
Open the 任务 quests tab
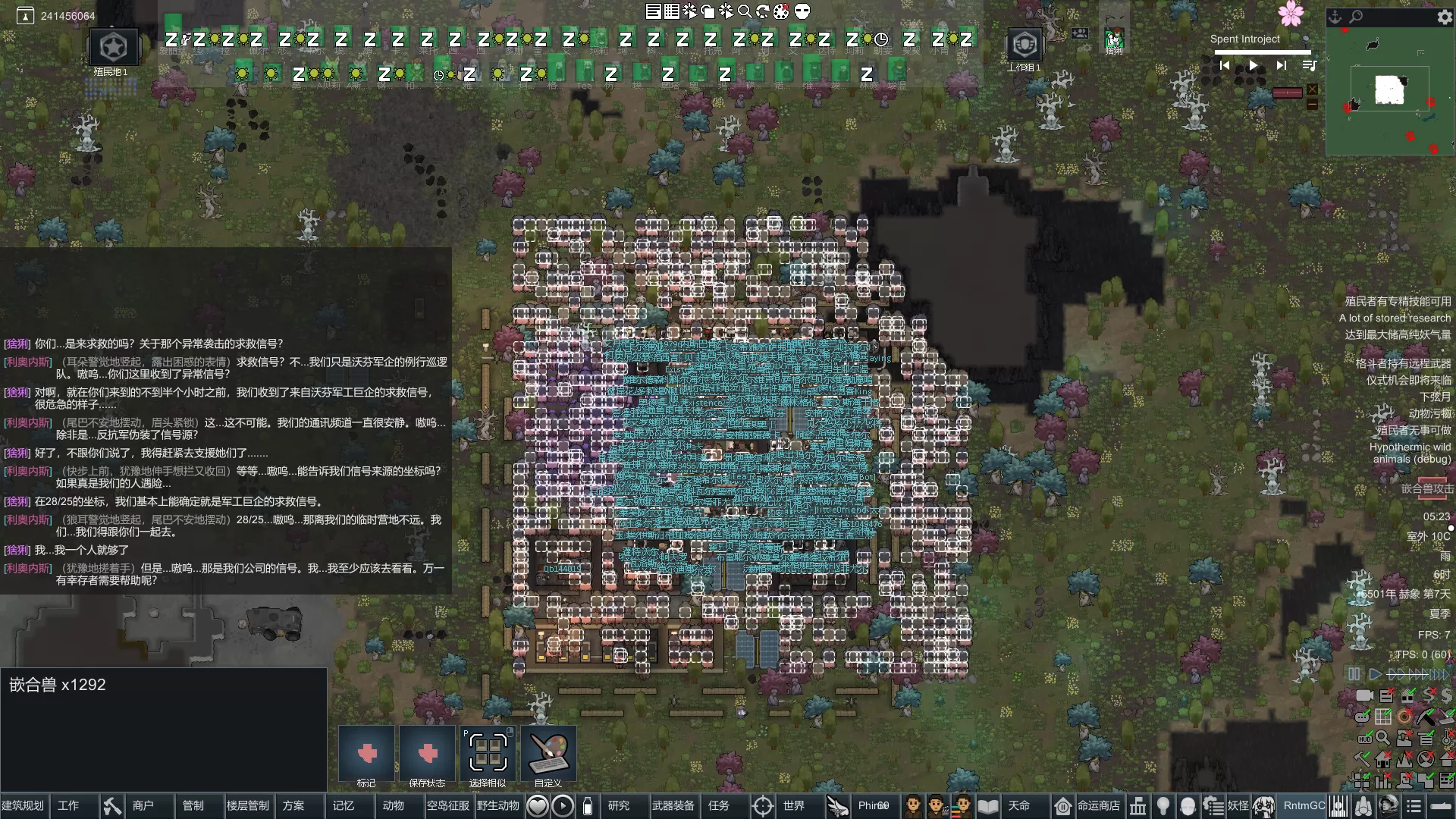[x=718, y=805]
